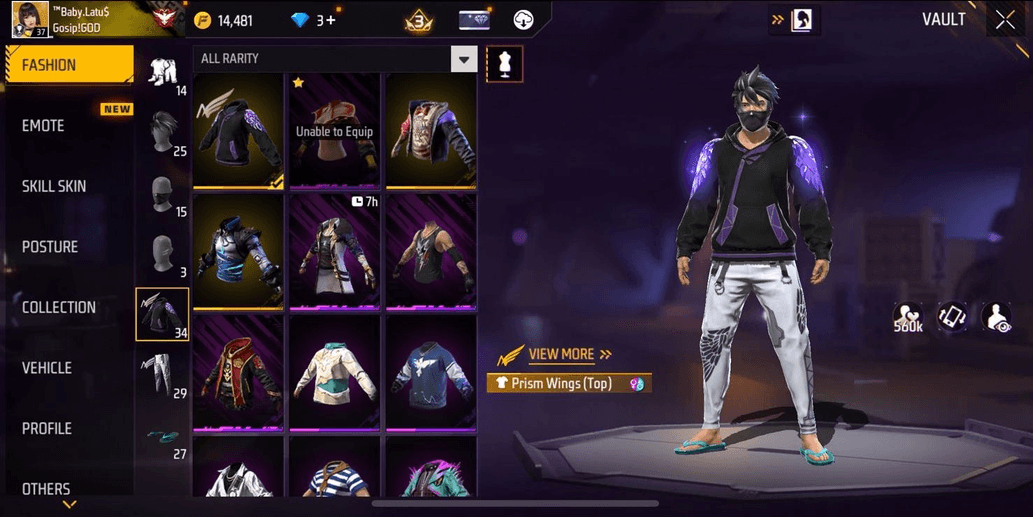Open the Fashion category

click(68, 65)
